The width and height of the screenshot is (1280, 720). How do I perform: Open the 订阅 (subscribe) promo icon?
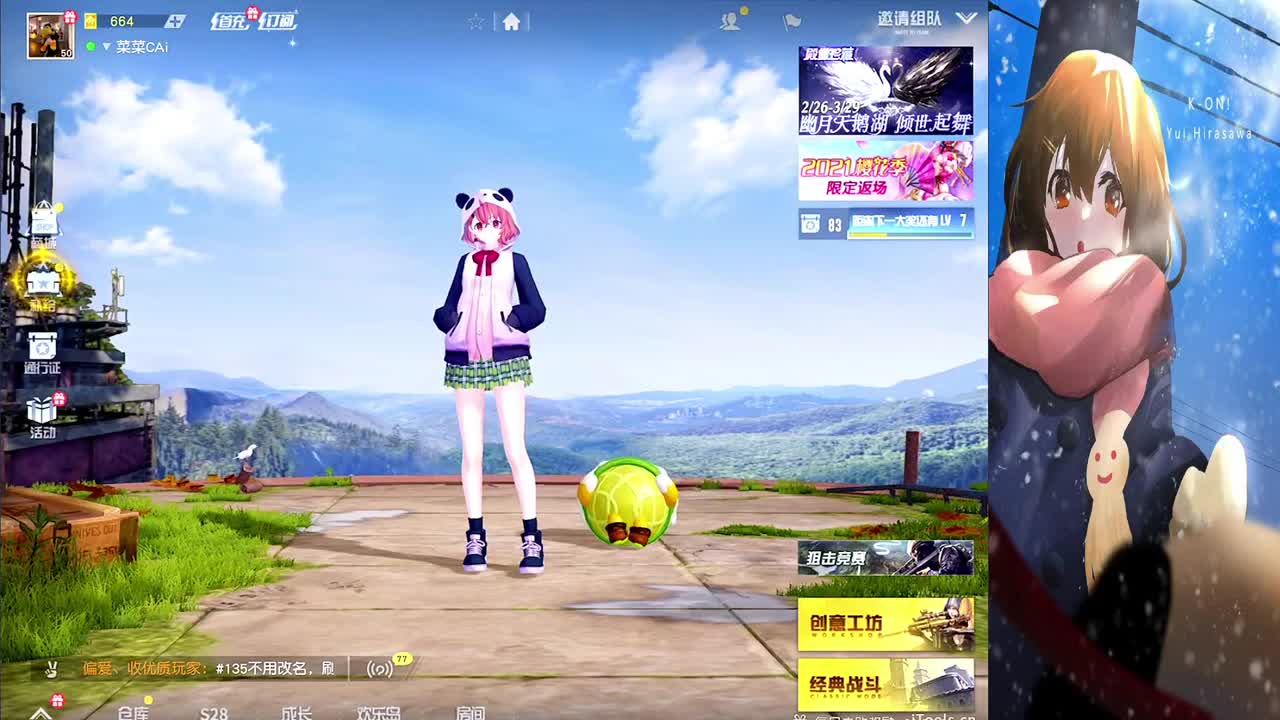(279, 20)
